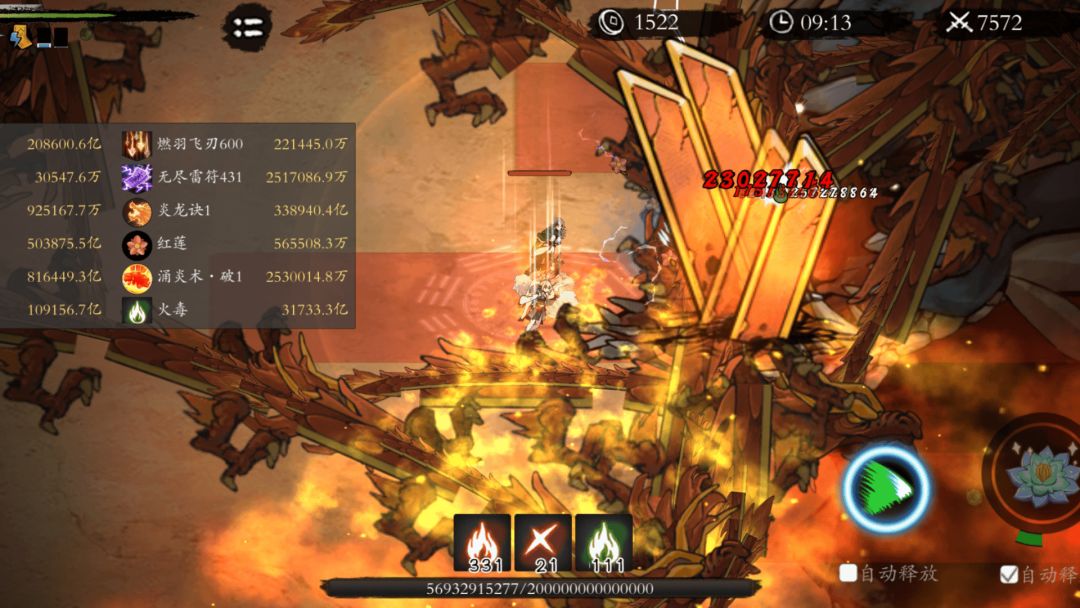Untick the checked 自动释放 checkbox
This screenshot has width=1080, height=608.
(1009, 574)
